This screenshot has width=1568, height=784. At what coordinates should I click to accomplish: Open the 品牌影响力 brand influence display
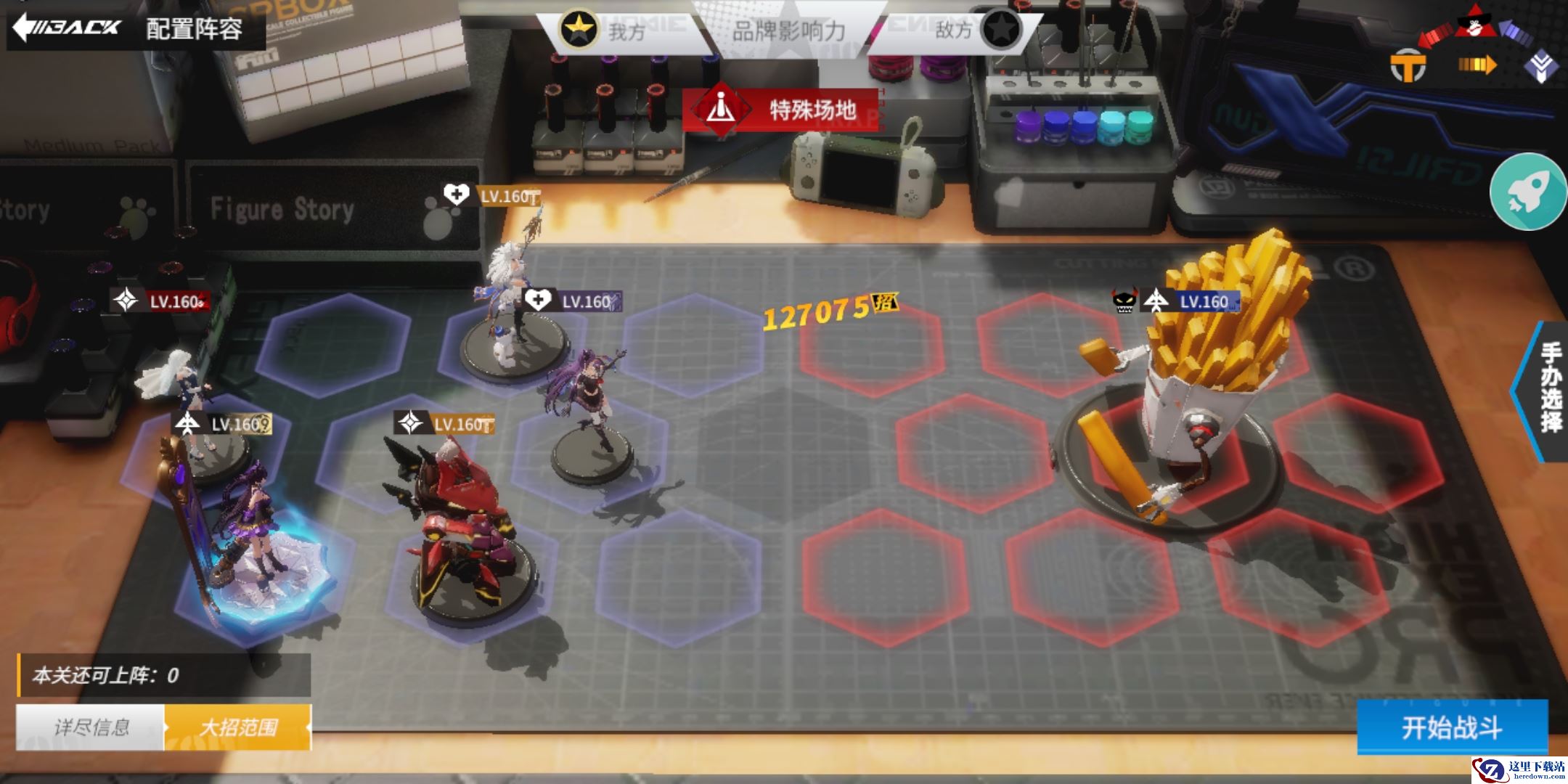click(x=788, y=30)
